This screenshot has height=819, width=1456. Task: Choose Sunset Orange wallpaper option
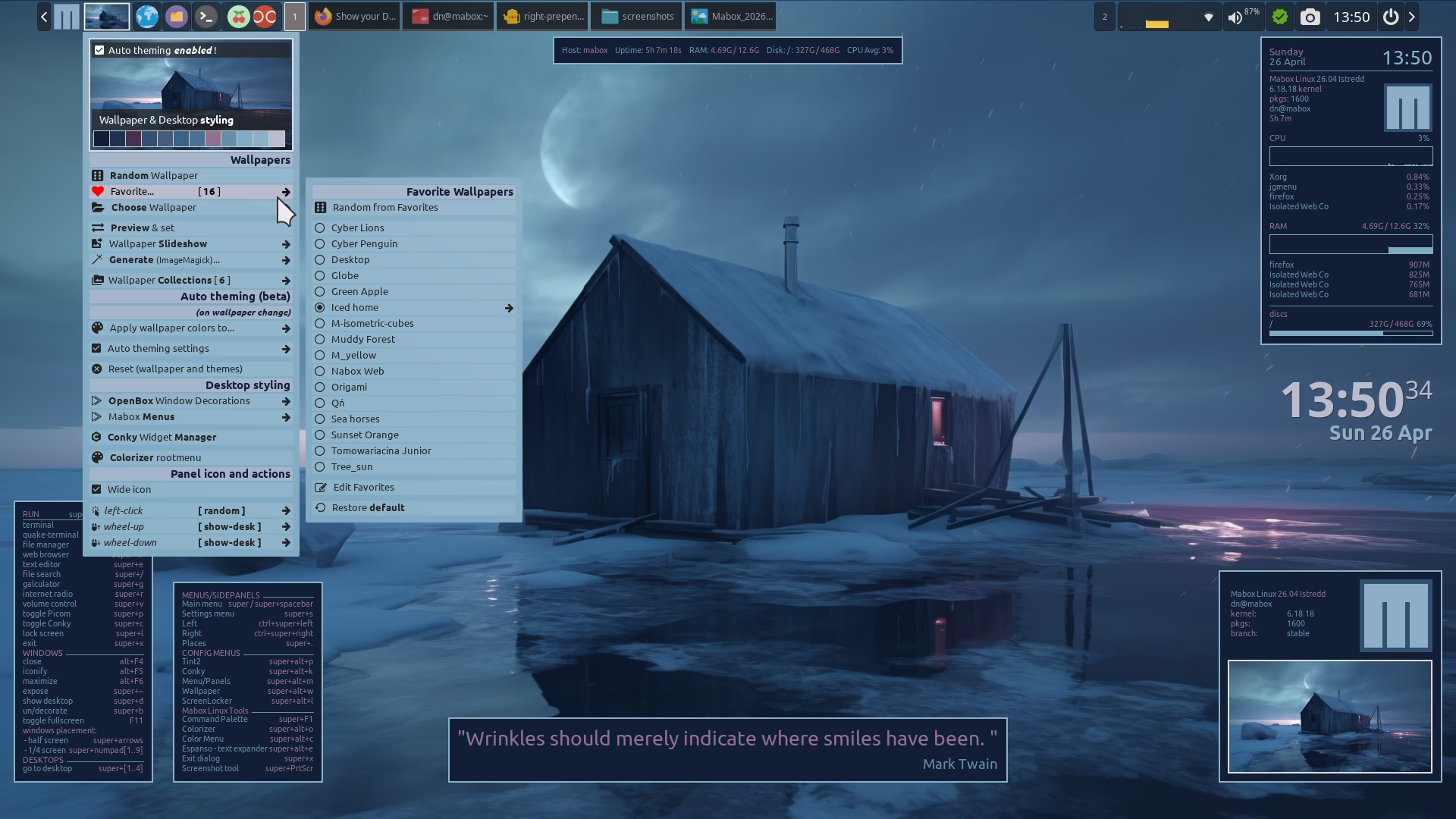pyautogui.click(x=364, y=435)
